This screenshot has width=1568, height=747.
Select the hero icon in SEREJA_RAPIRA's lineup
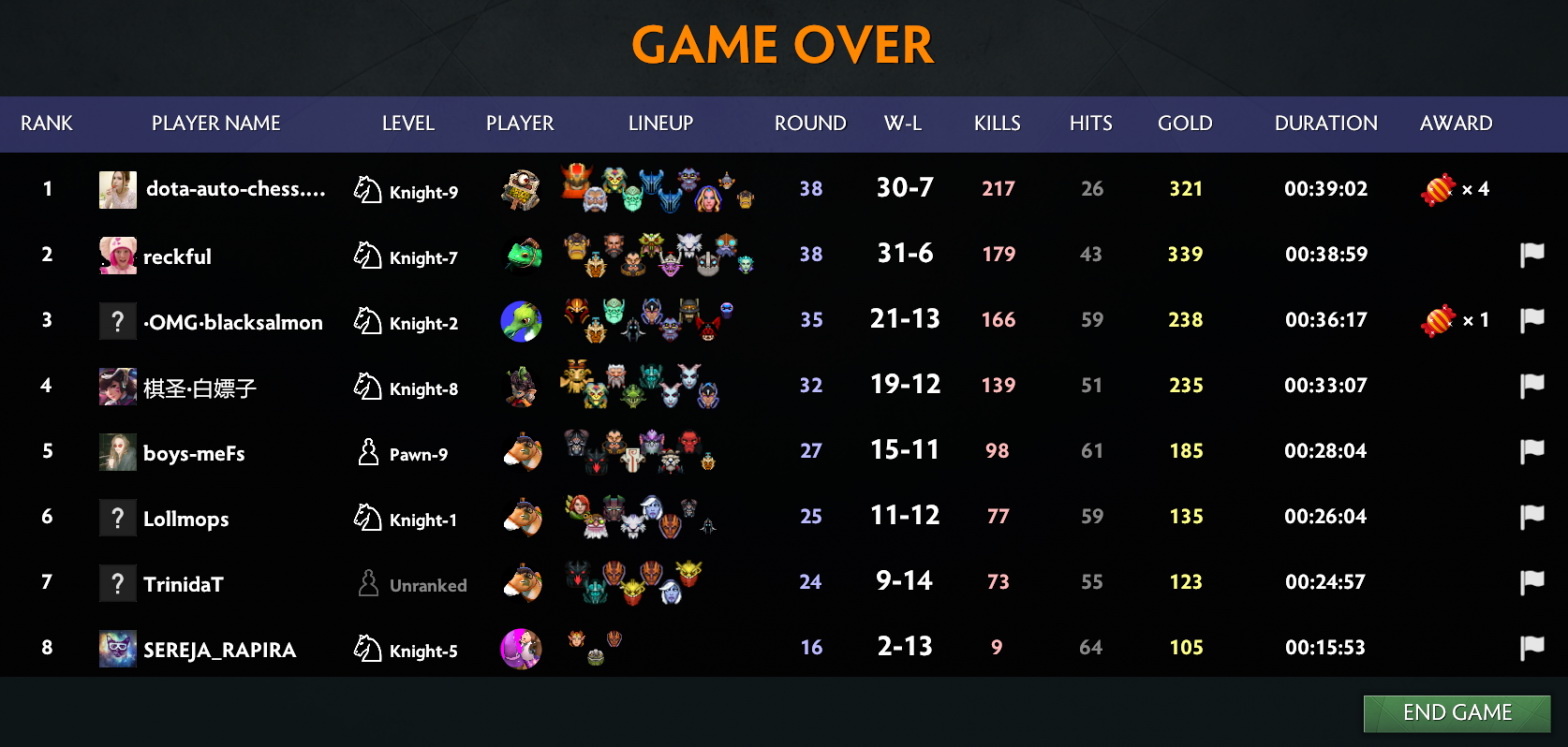[576, 639]
